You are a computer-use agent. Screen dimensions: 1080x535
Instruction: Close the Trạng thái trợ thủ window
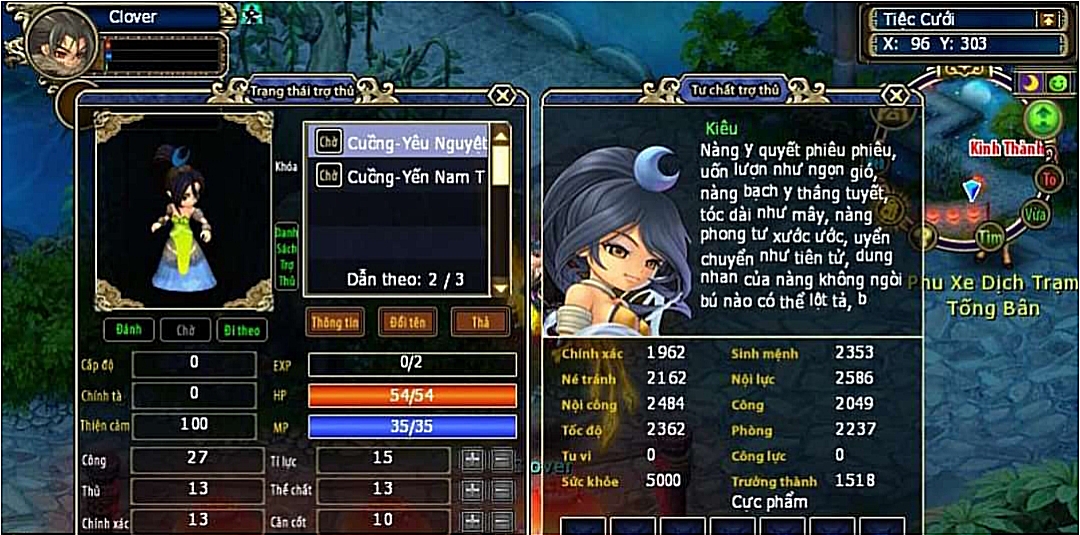pos(503,95)
